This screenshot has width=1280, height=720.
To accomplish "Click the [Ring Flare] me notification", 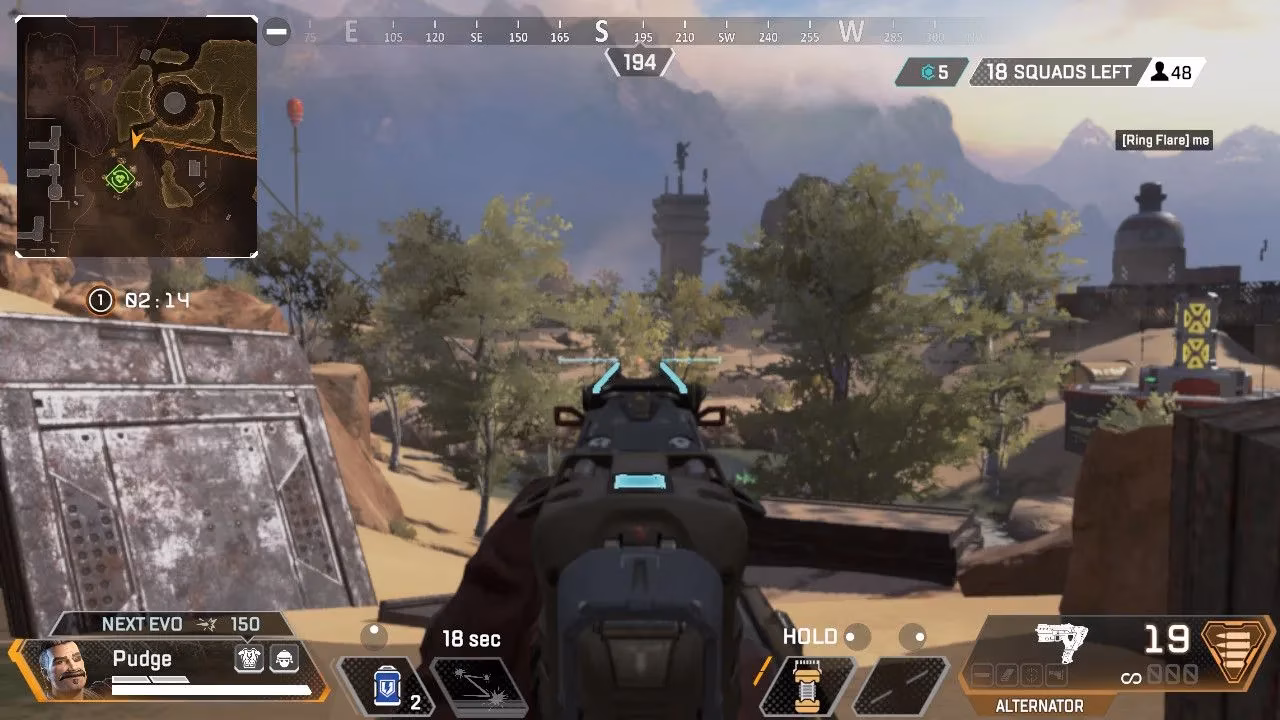I will [x=1164, y=140].
